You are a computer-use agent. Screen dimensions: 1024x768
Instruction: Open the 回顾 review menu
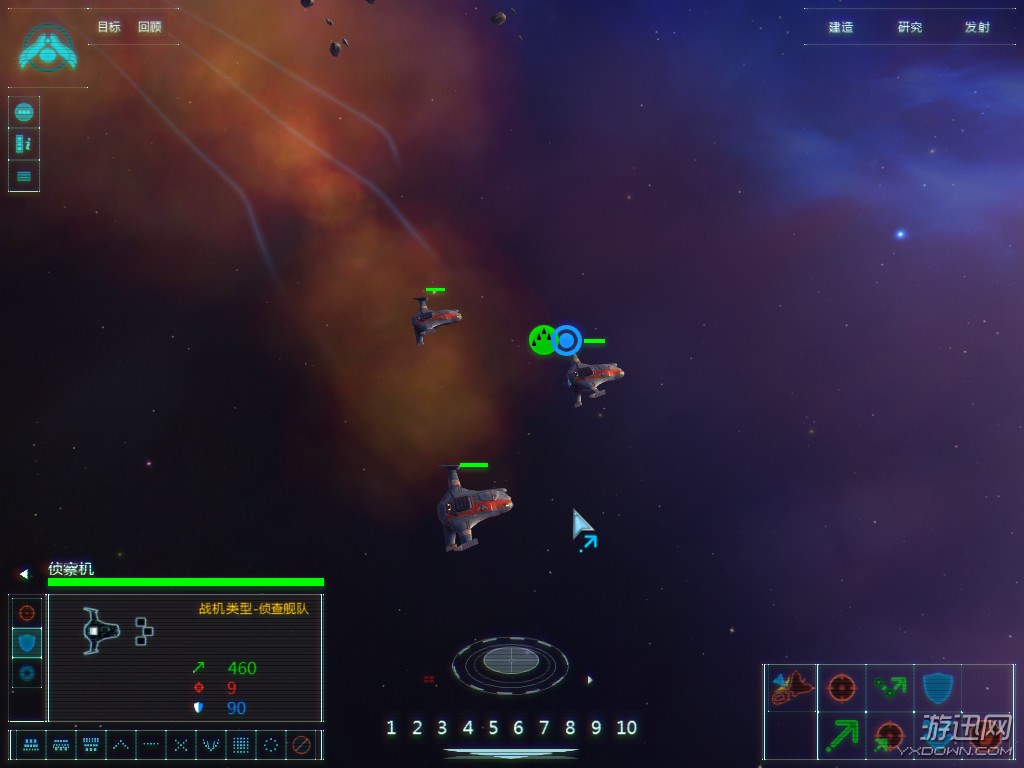[149, 27]
